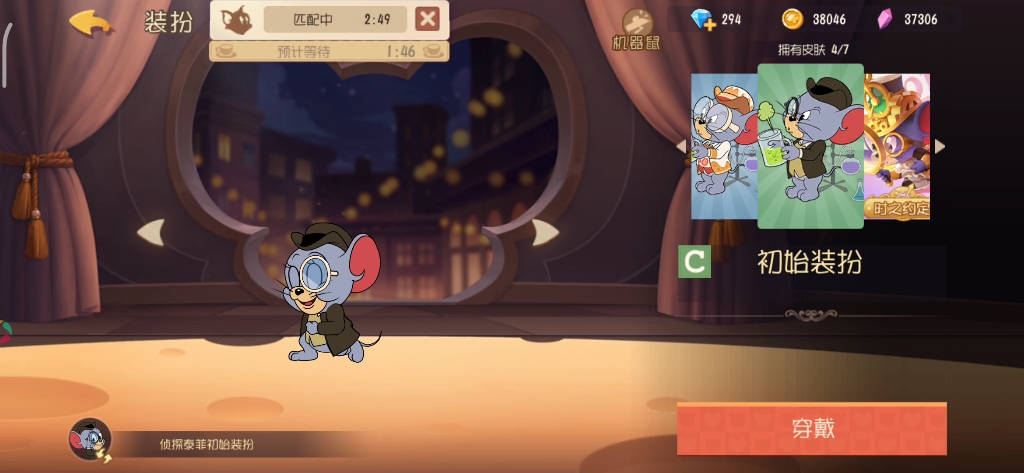Open the 机器鼠 robot mouse option
The width and height of the screenshot is (1024, 473).
[636, 30]
